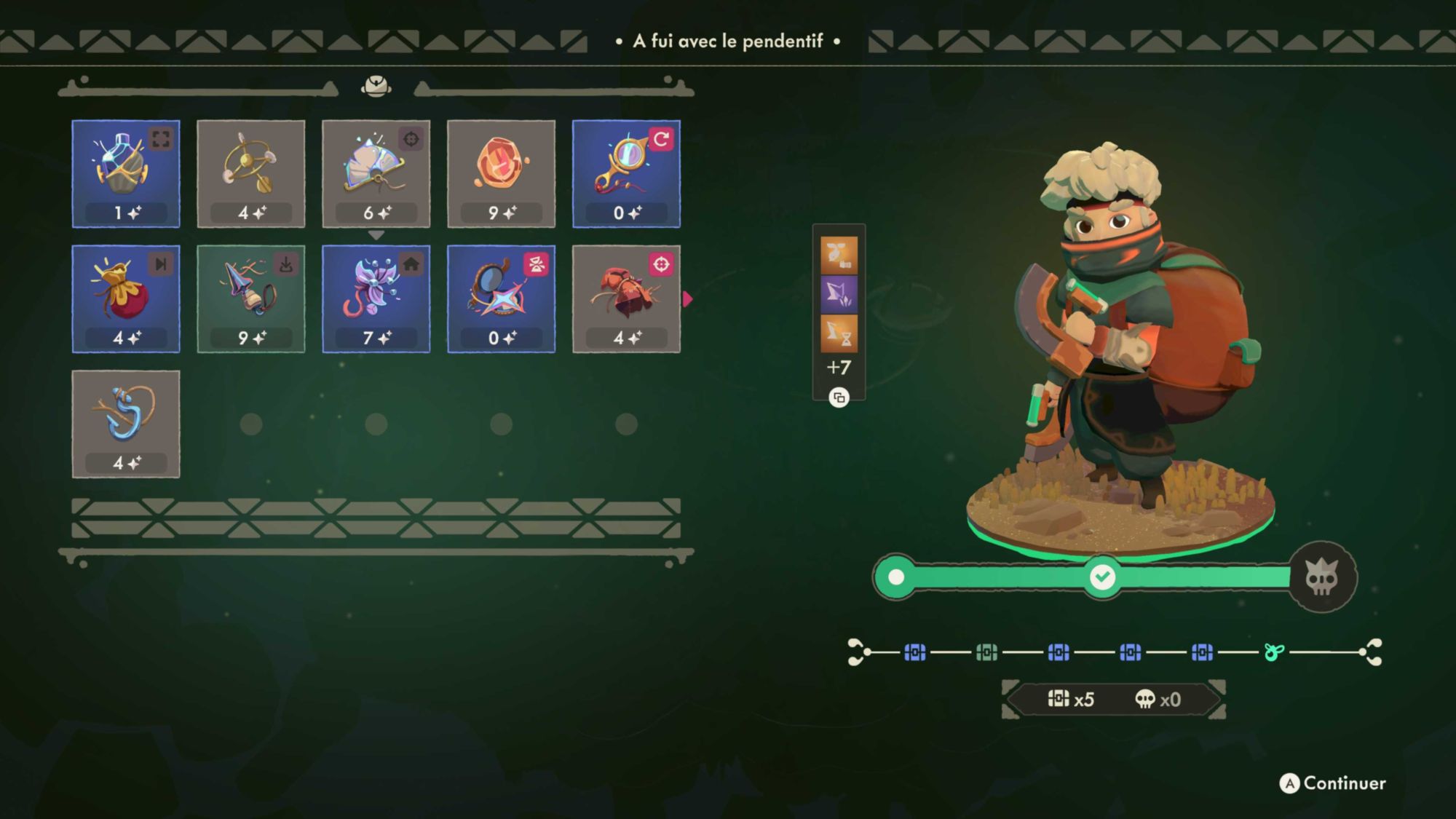Choose the mirror and star relic

pyautogui.click(x=502, y=299)
